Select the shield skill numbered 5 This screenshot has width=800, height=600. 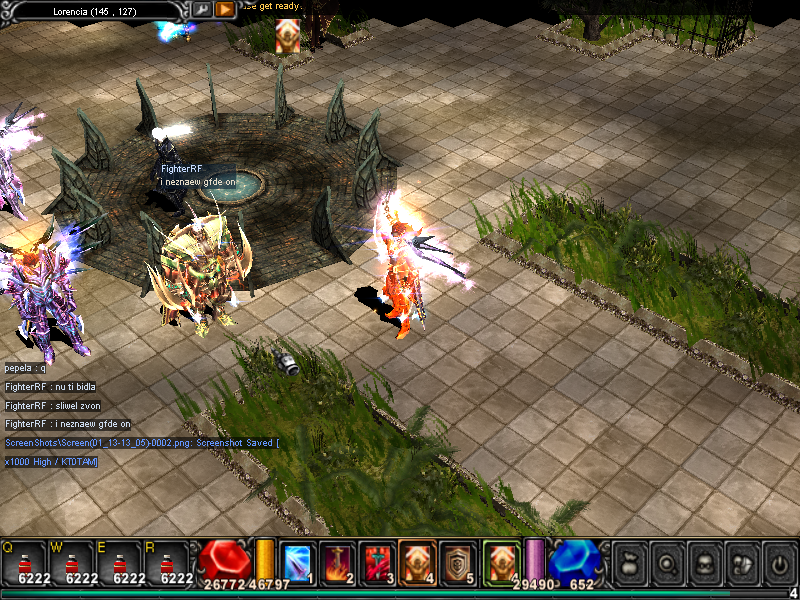[x=457, y=562]
